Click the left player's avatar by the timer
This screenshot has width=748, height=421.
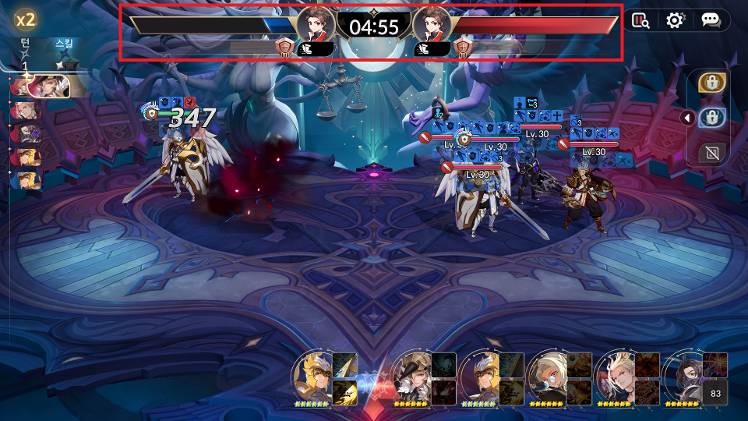316,24
